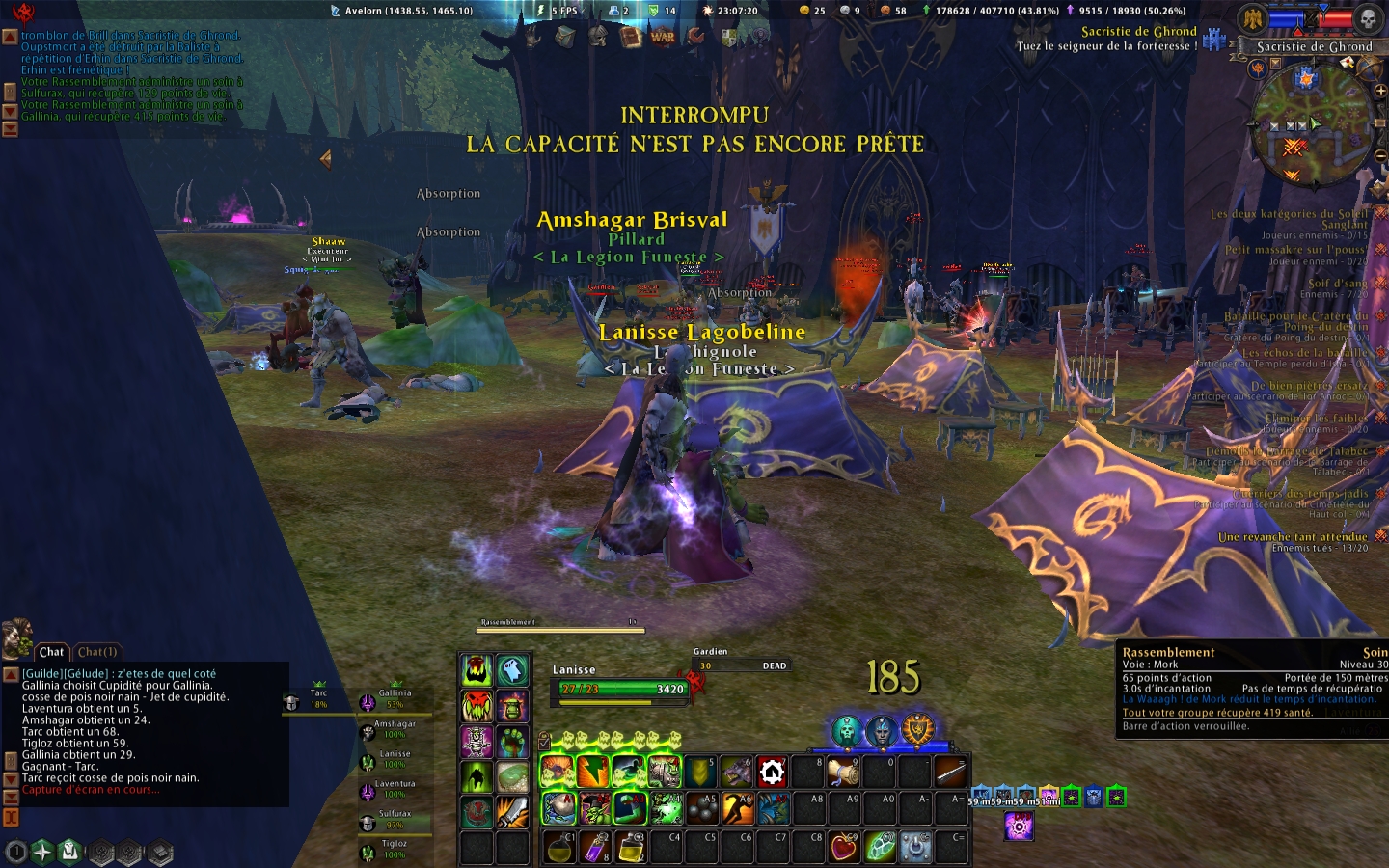This screenshot has width=1389, height=868.
Task: Select the Chat tab
Action: click(51, 652)
